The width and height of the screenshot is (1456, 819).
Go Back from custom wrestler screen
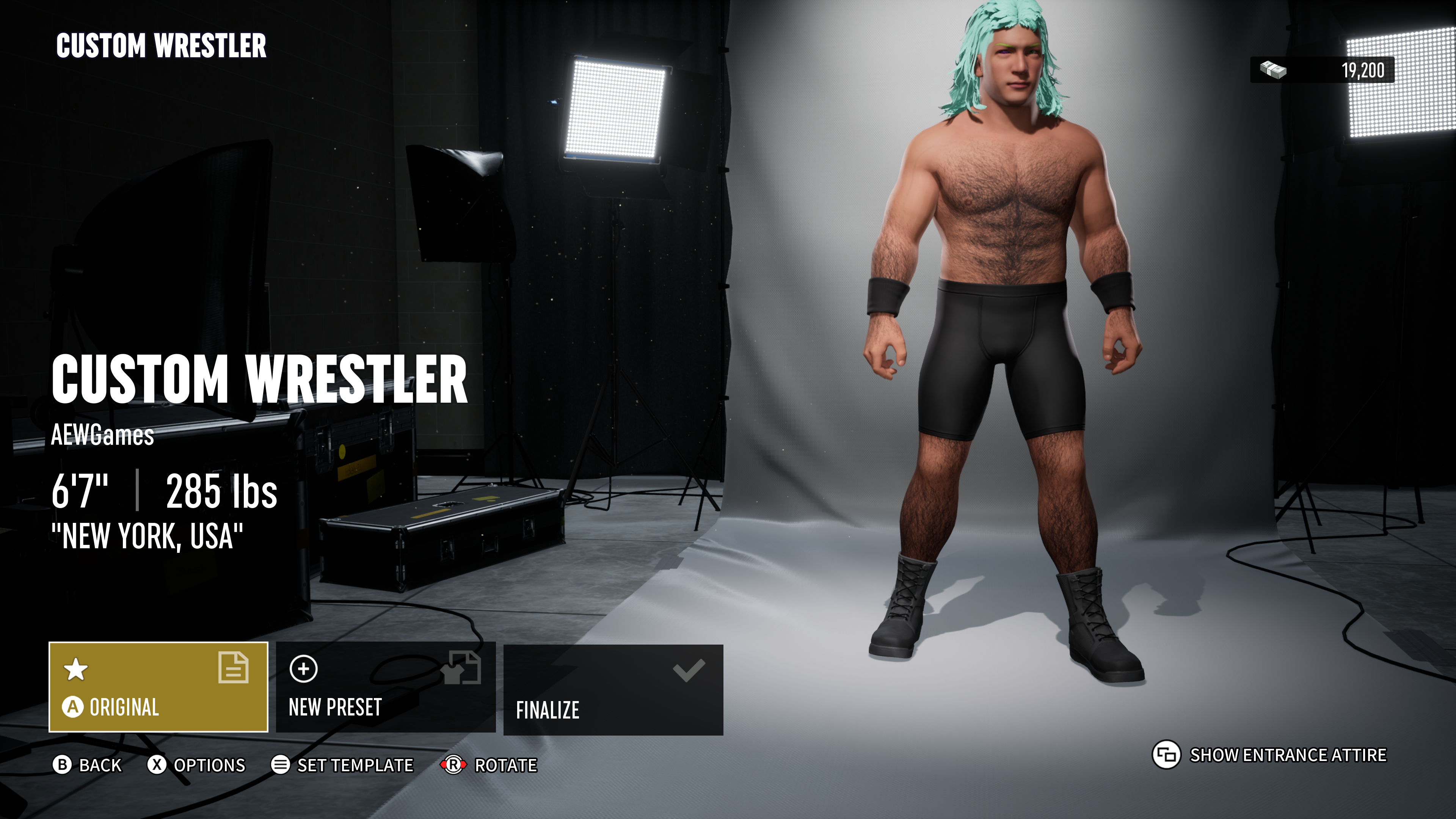click(x=88, y=765)
